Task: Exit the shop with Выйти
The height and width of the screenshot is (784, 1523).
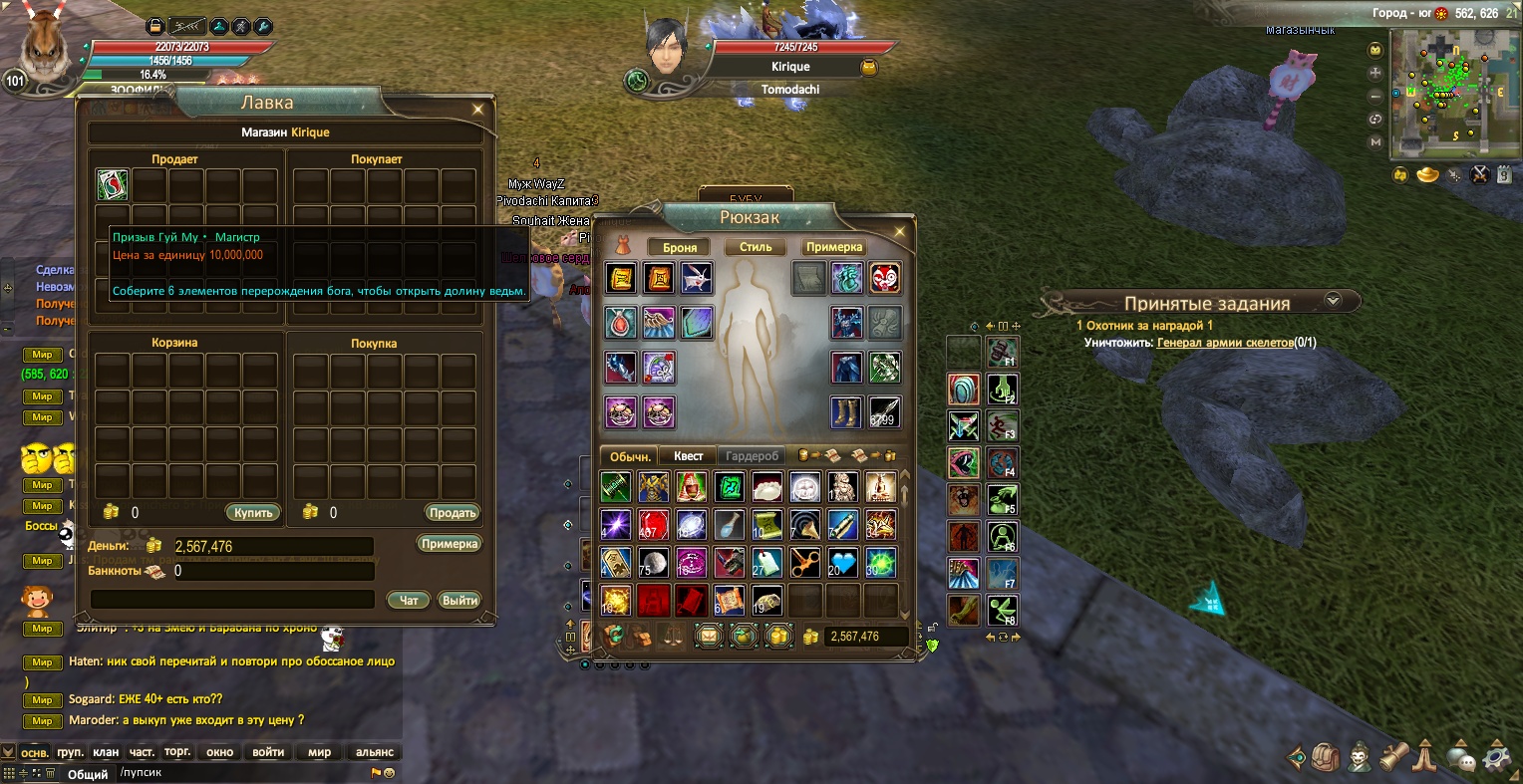Action: 459,600
